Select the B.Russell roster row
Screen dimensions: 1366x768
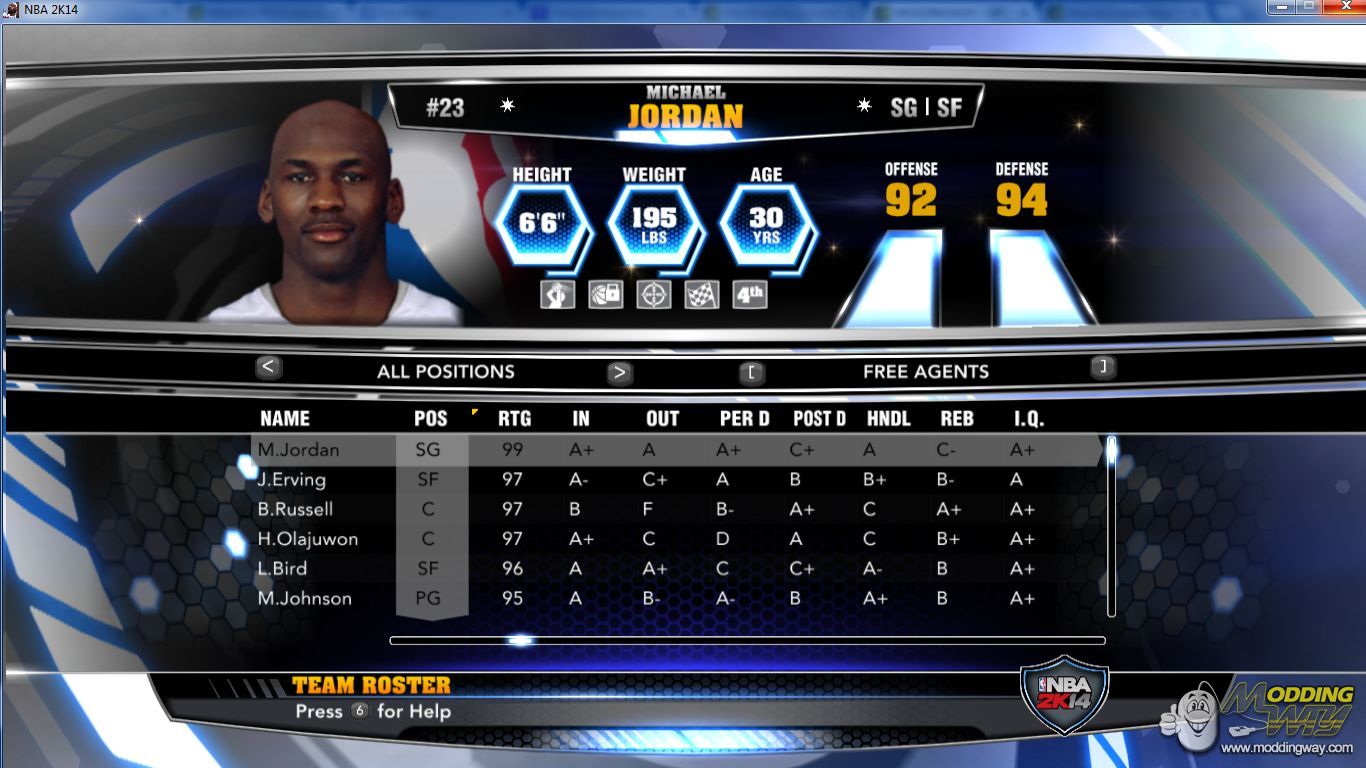[295, 509]
